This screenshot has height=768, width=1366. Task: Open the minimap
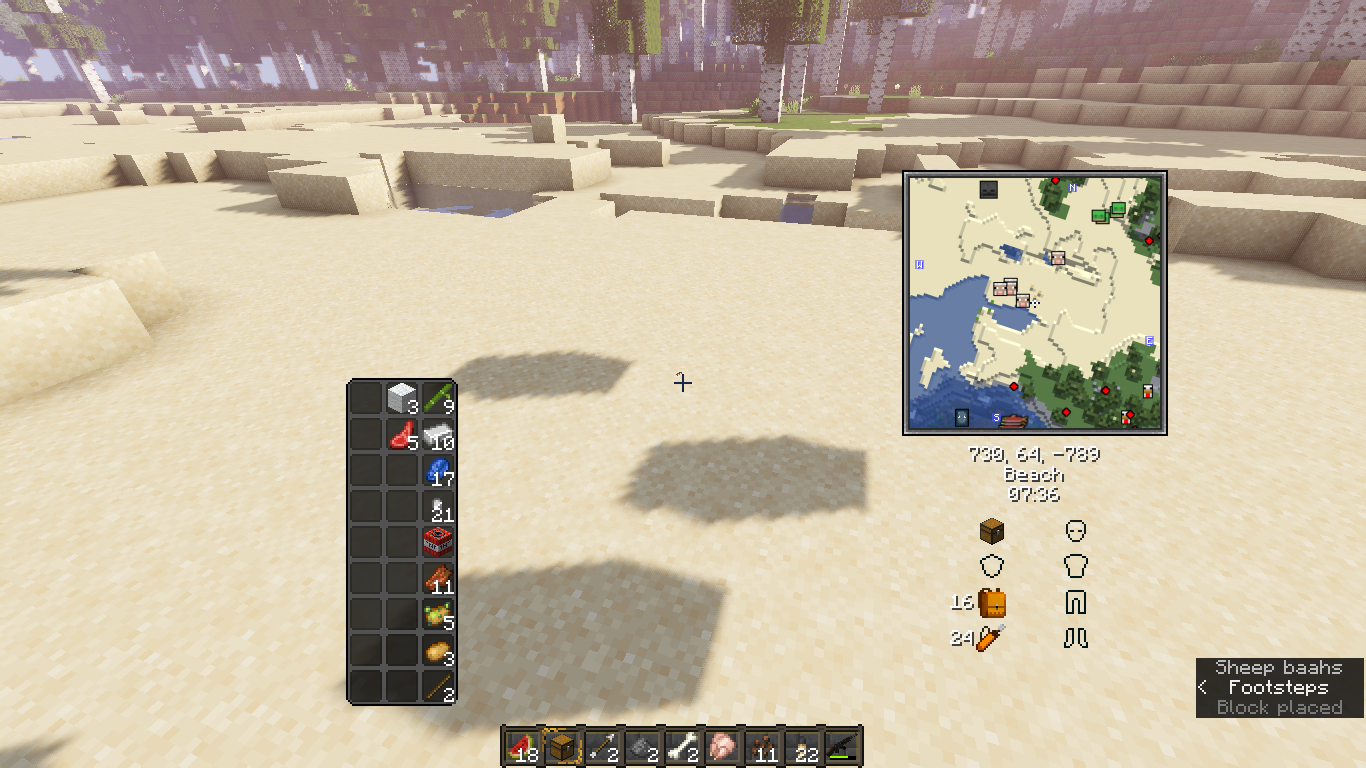coord(1035,303)
